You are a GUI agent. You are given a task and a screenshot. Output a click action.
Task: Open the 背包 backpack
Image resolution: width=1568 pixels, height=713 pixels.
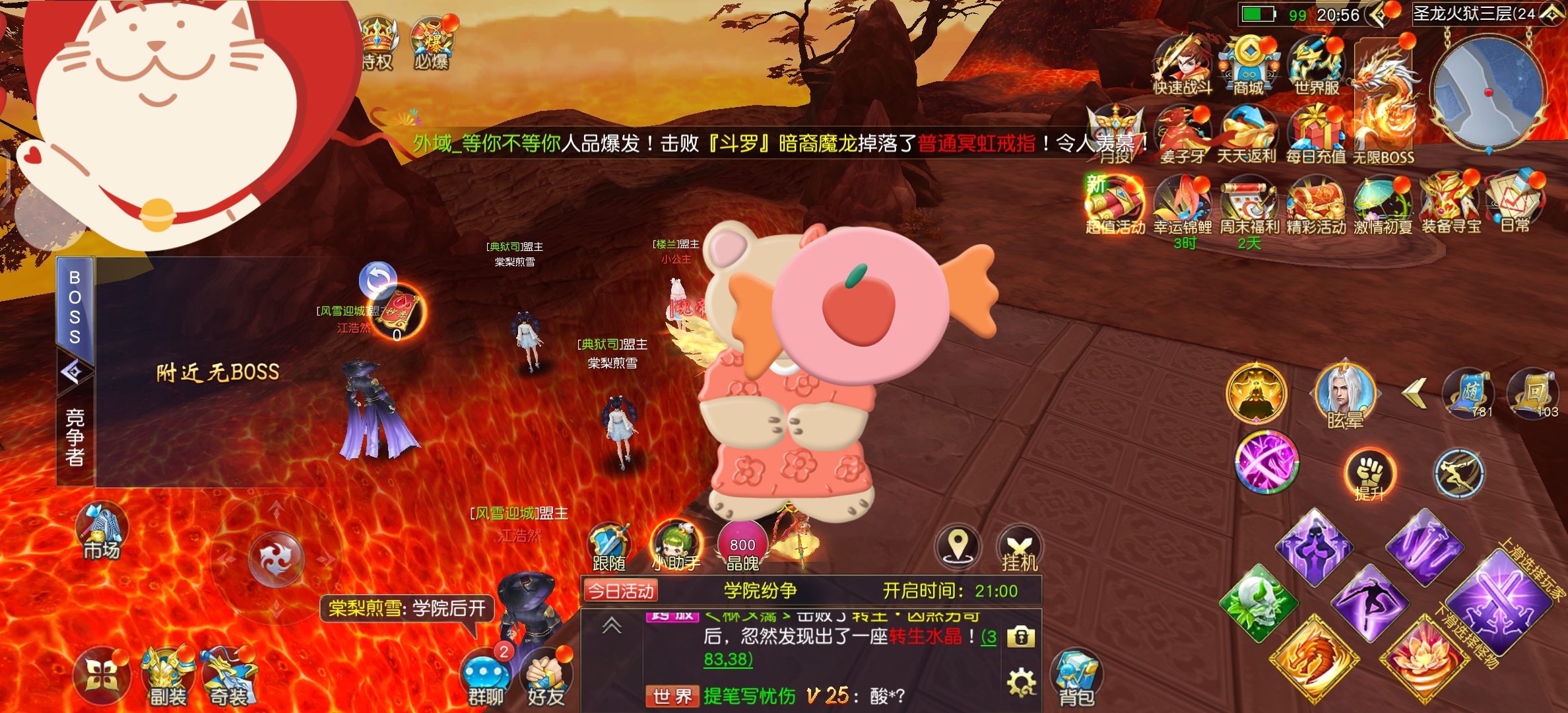click(x=1076, y=677)
